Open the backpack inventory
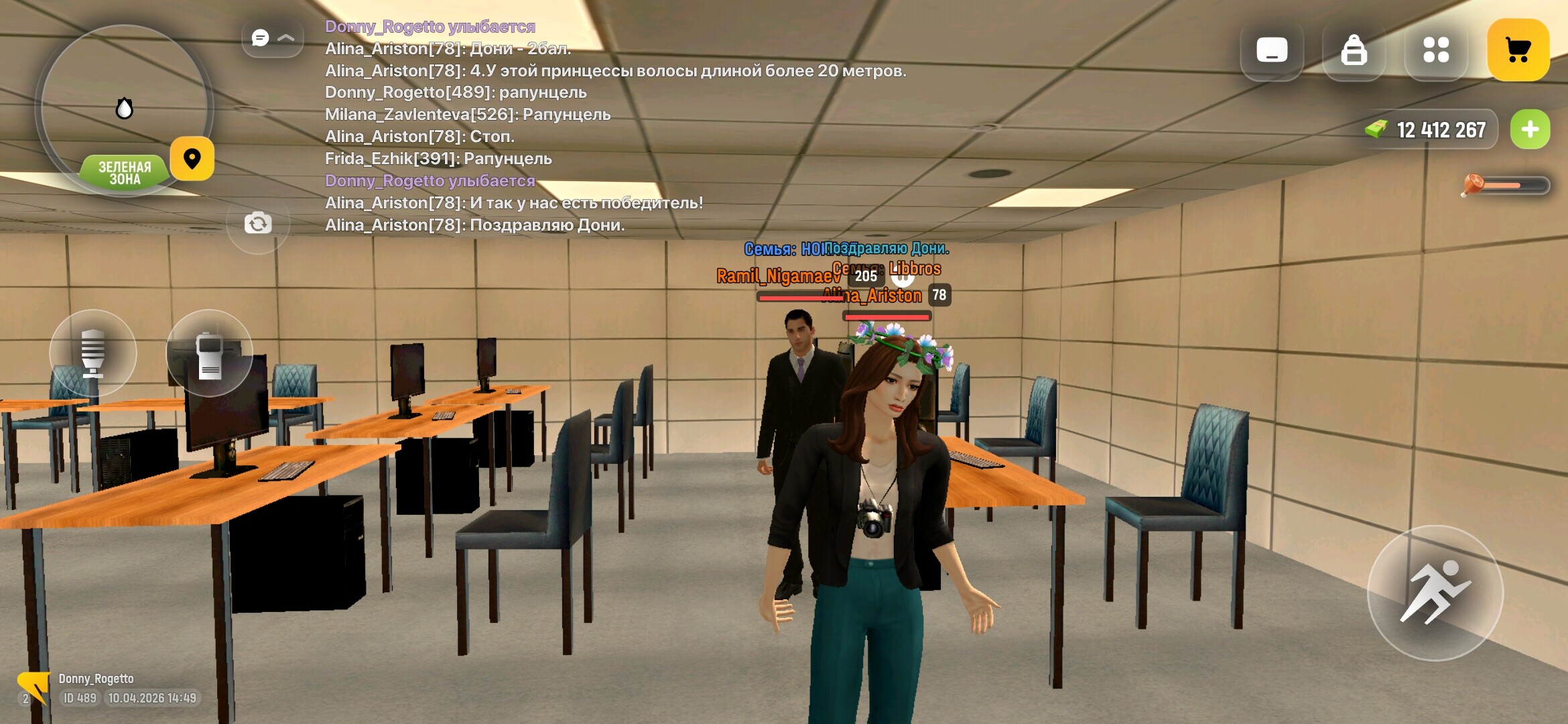This screenshot has height=724, width=1568. tap(1354, 50)
